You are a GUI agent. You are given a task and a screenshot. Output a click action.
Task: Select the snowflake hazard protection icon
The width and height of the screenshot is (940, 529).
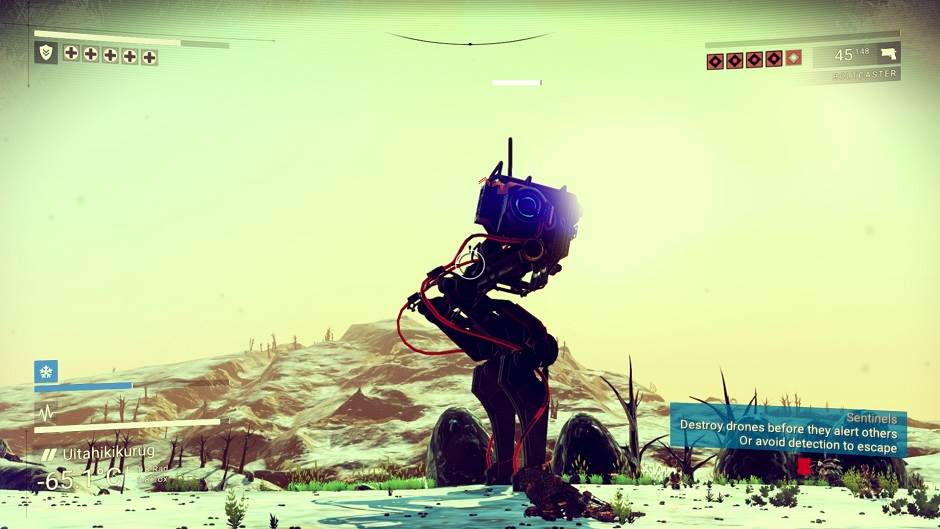(x=46, y=371)
